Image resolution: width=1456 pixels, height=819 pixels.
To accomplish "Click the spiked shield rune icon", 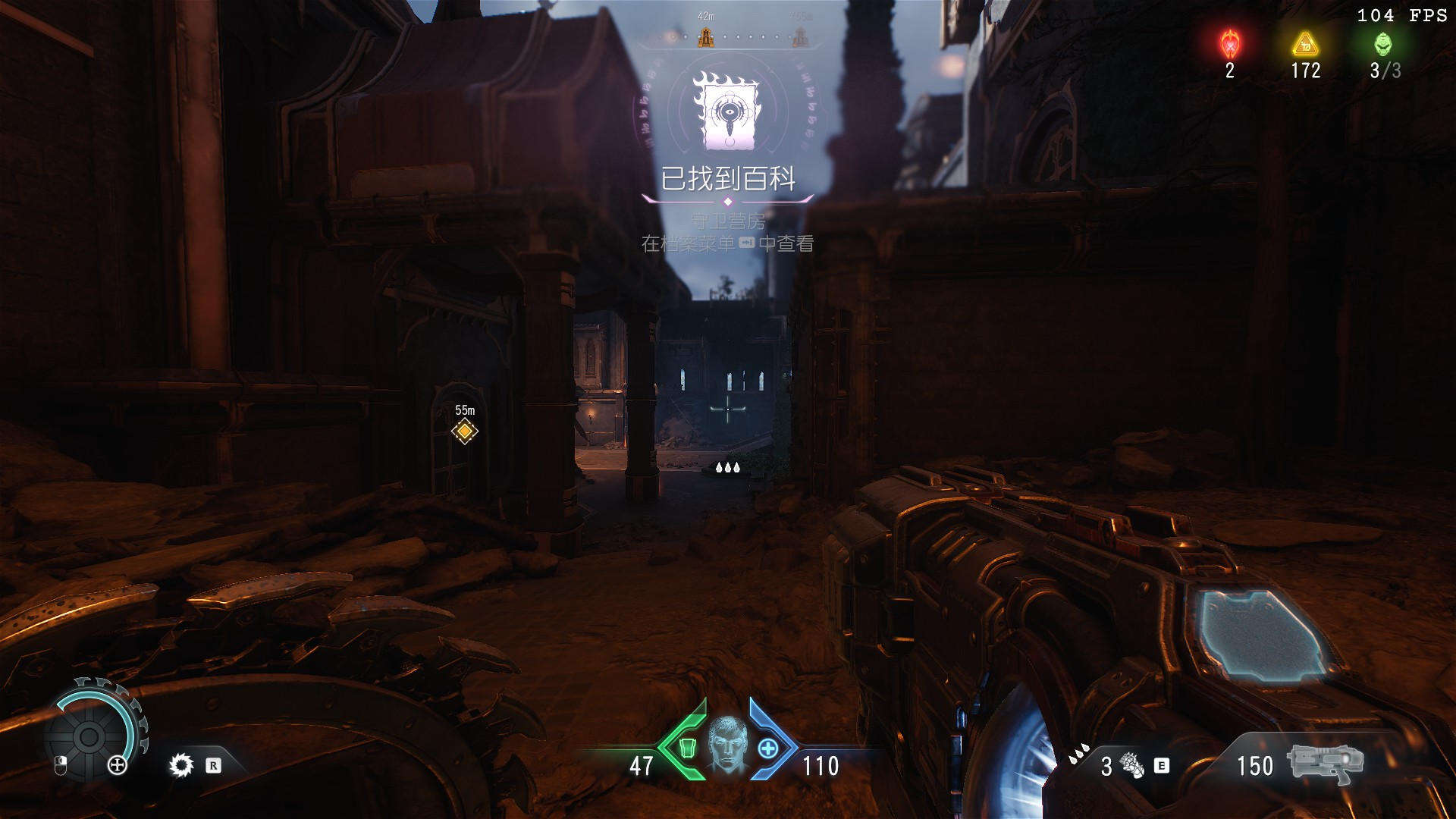I will coord(181,765).
